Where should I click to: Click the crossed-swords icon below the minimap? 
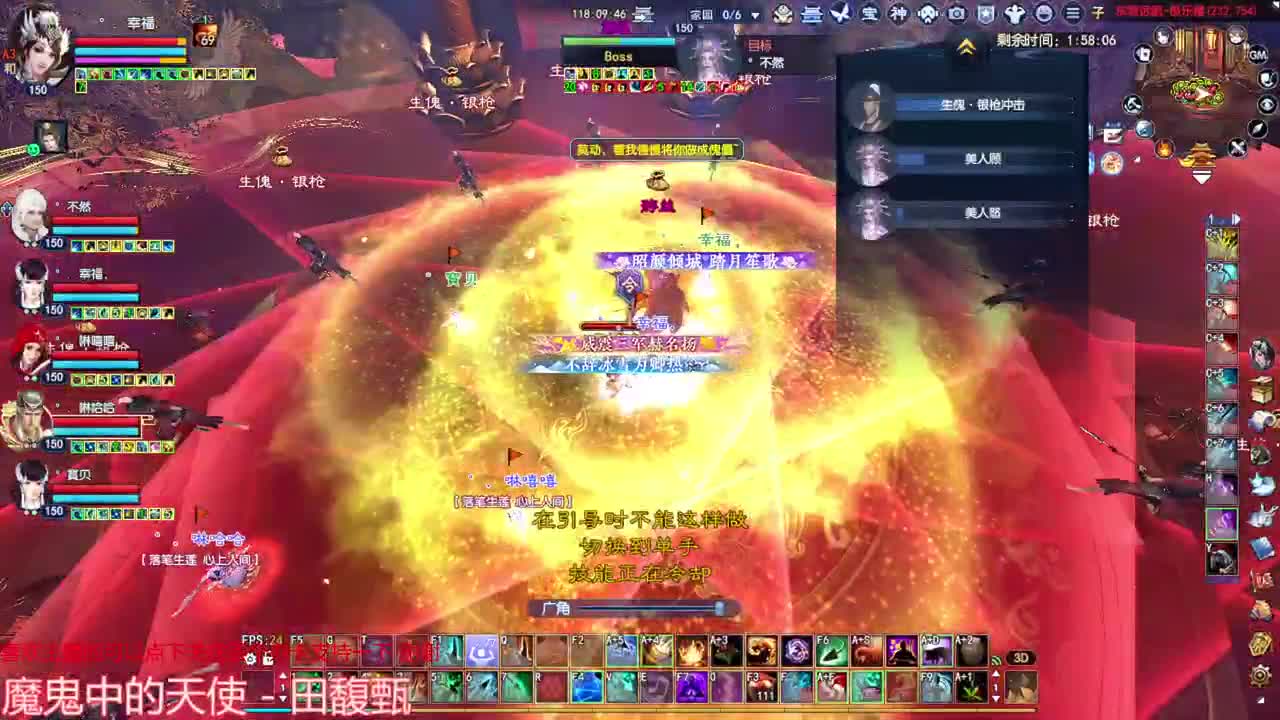(1238, 147)
